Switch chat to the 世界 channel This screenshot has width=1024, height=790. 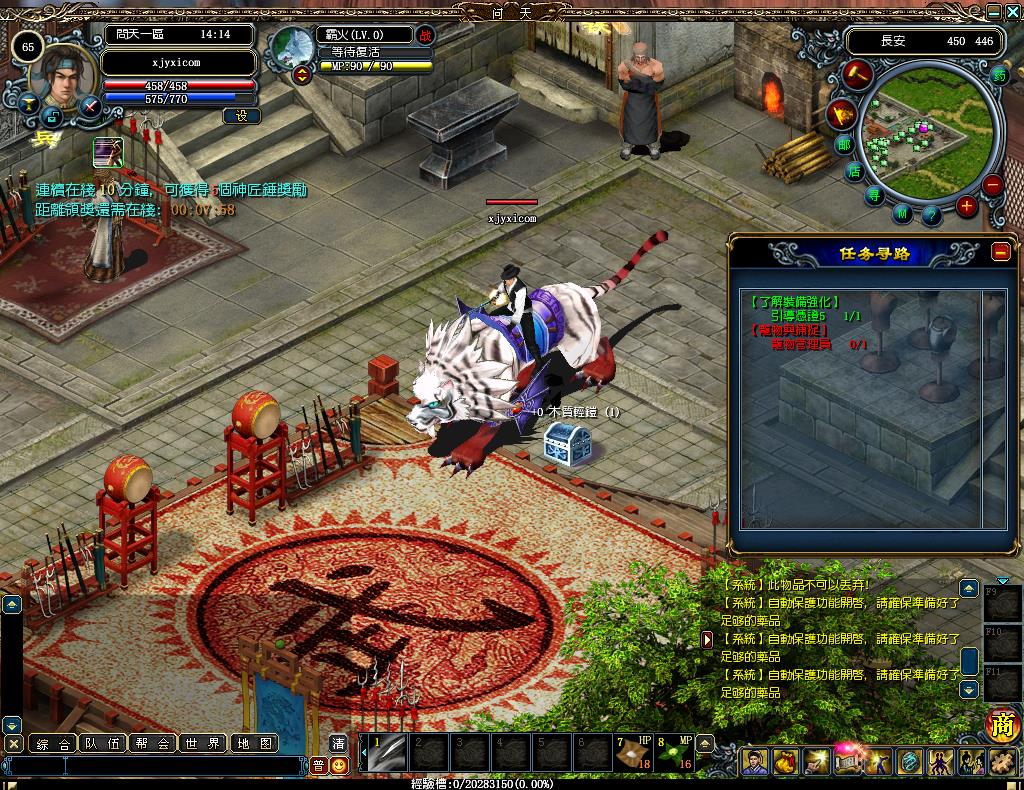pos(203,743)
